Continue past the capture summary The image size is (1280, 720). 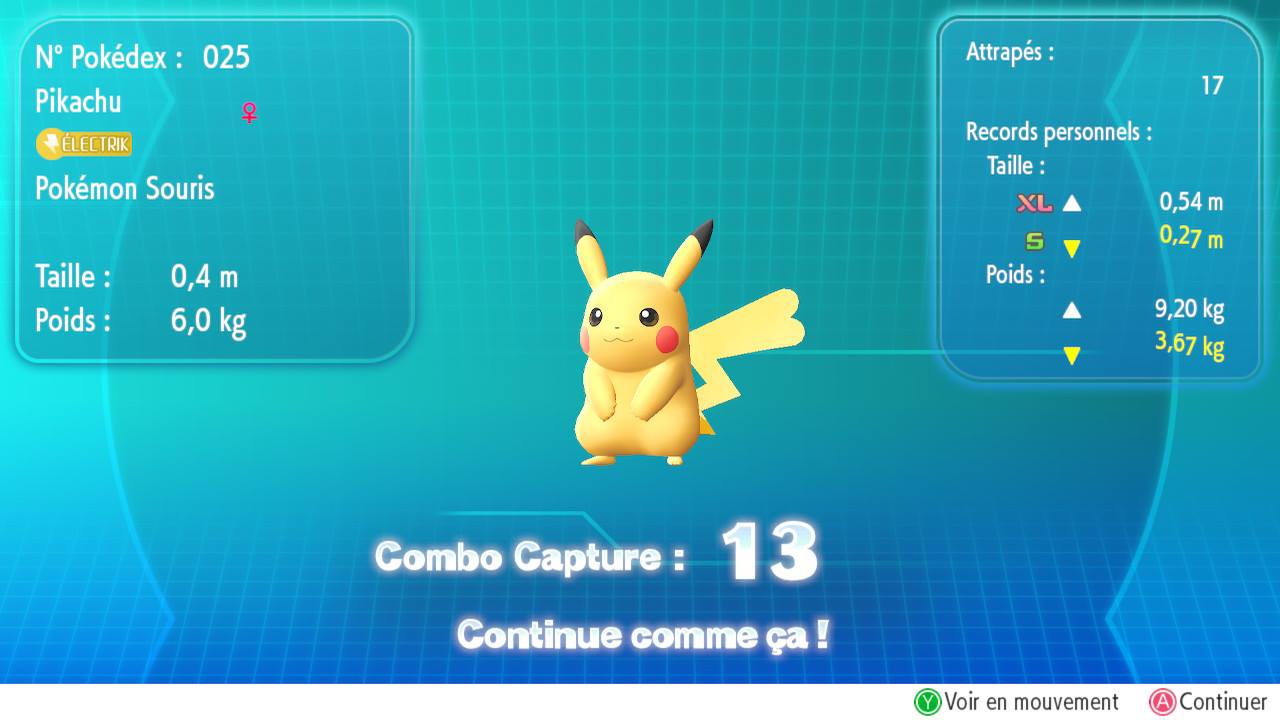[x=1208, y=702]
